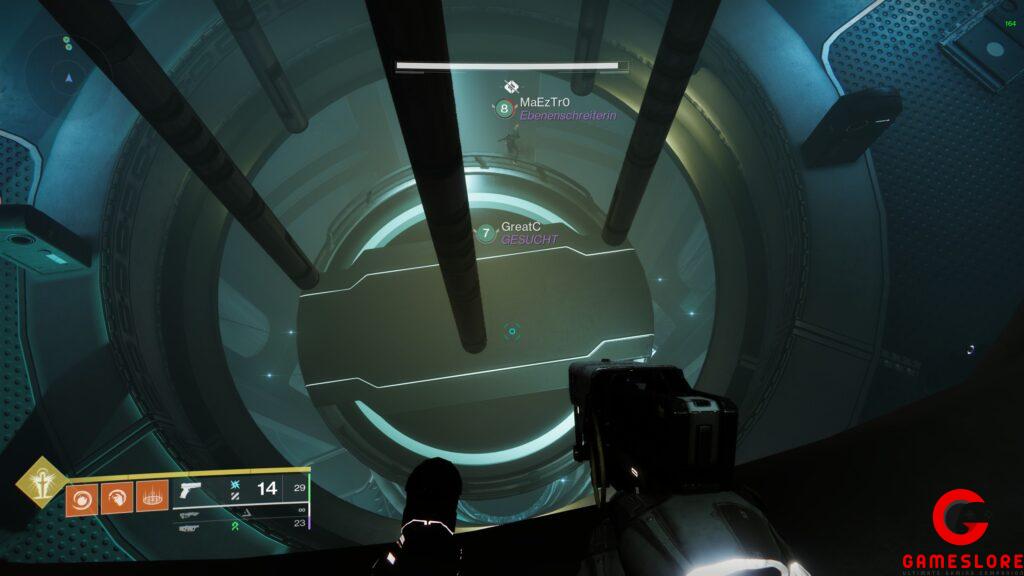Screen dimensions: 1024x576
Task: Switch to the third weapon at the bottom
Action: (x=192, y=528)
